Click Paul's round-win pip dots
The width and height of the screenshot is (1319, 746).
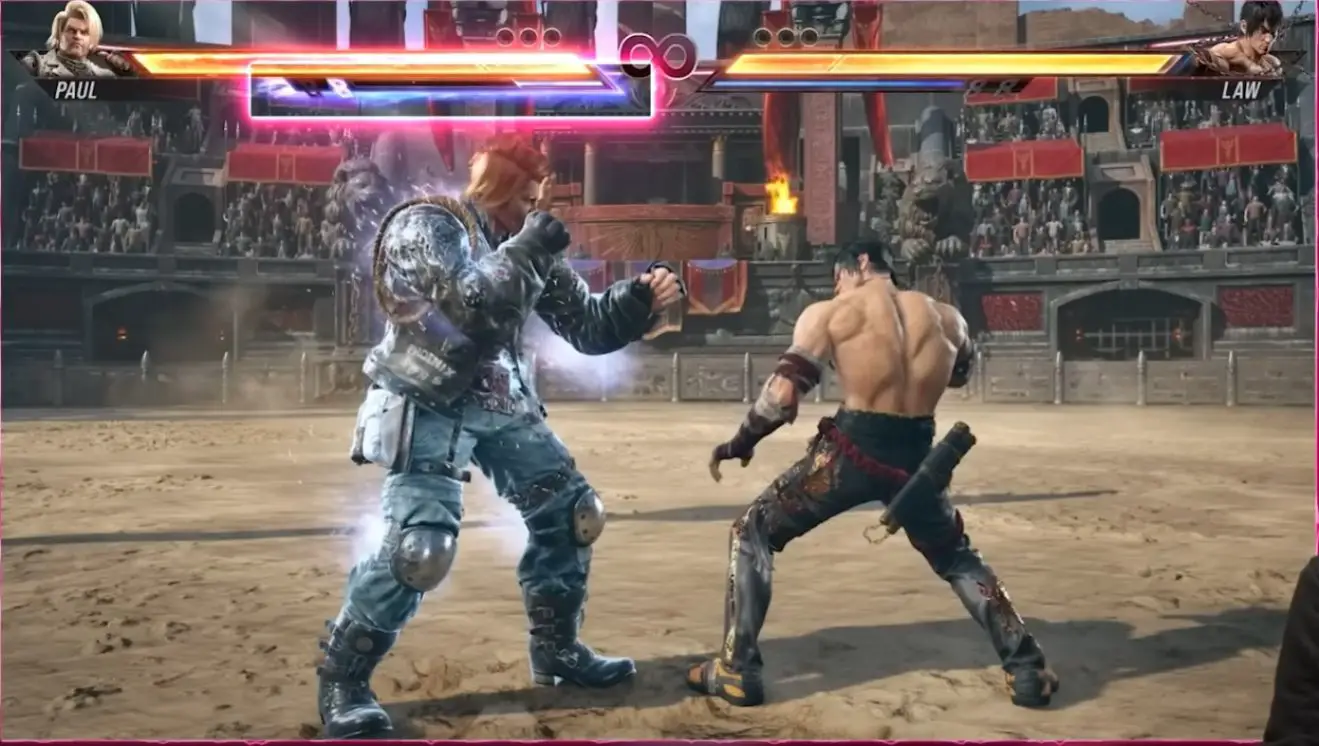(530, 35)
